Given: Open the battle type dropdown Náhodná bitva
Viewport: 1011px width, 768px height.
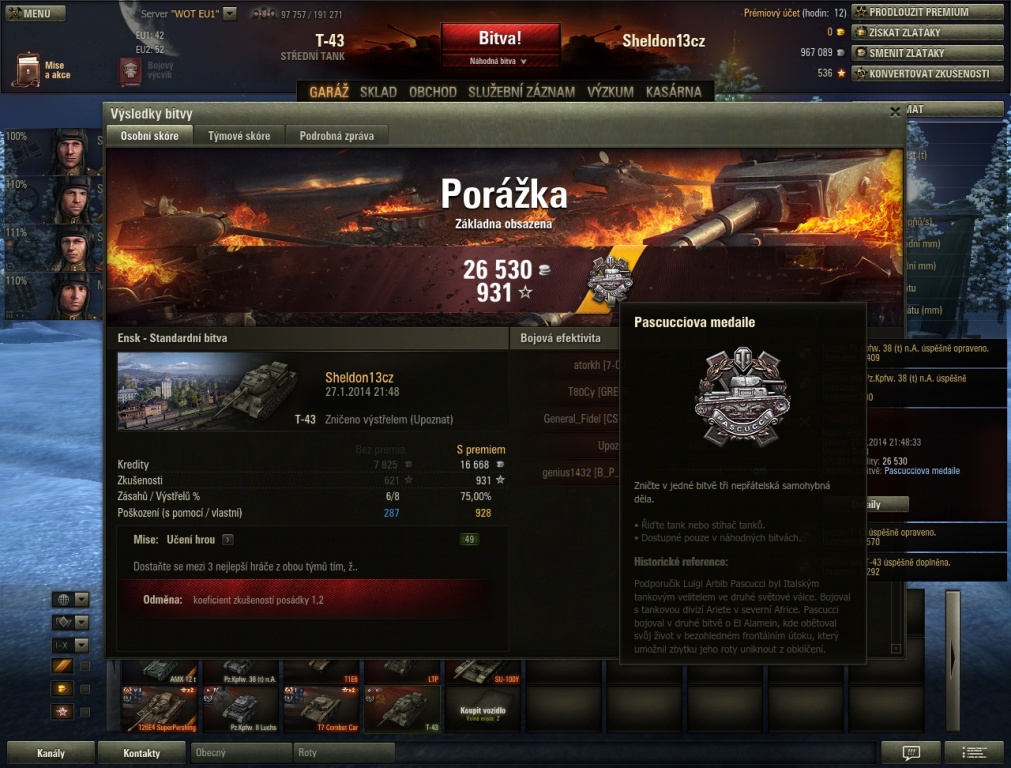Looking at the screenshot, I should coord(501,62).
